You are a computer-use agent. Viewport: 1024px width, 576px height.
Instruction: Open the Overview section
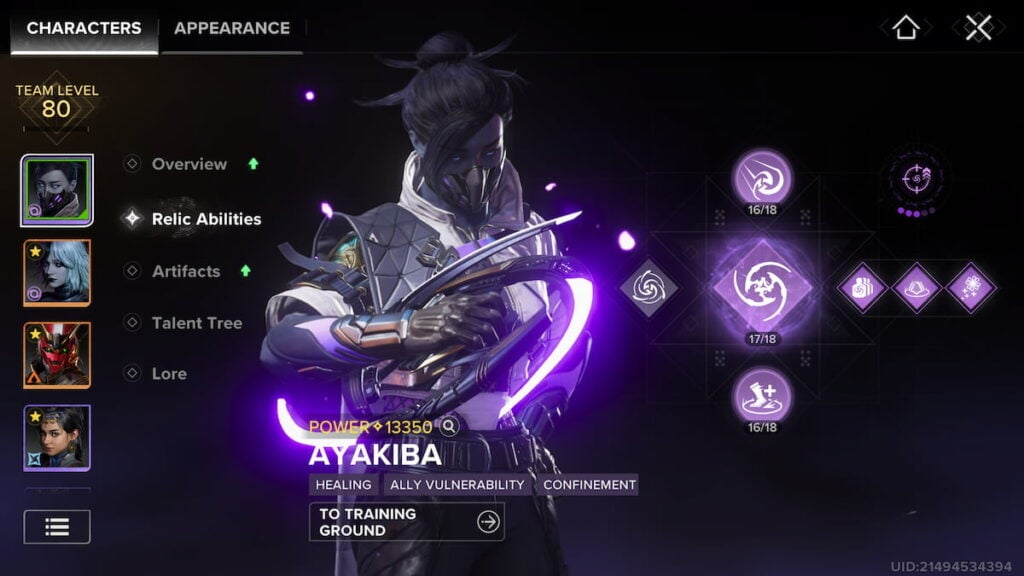(x=189, y=164)
